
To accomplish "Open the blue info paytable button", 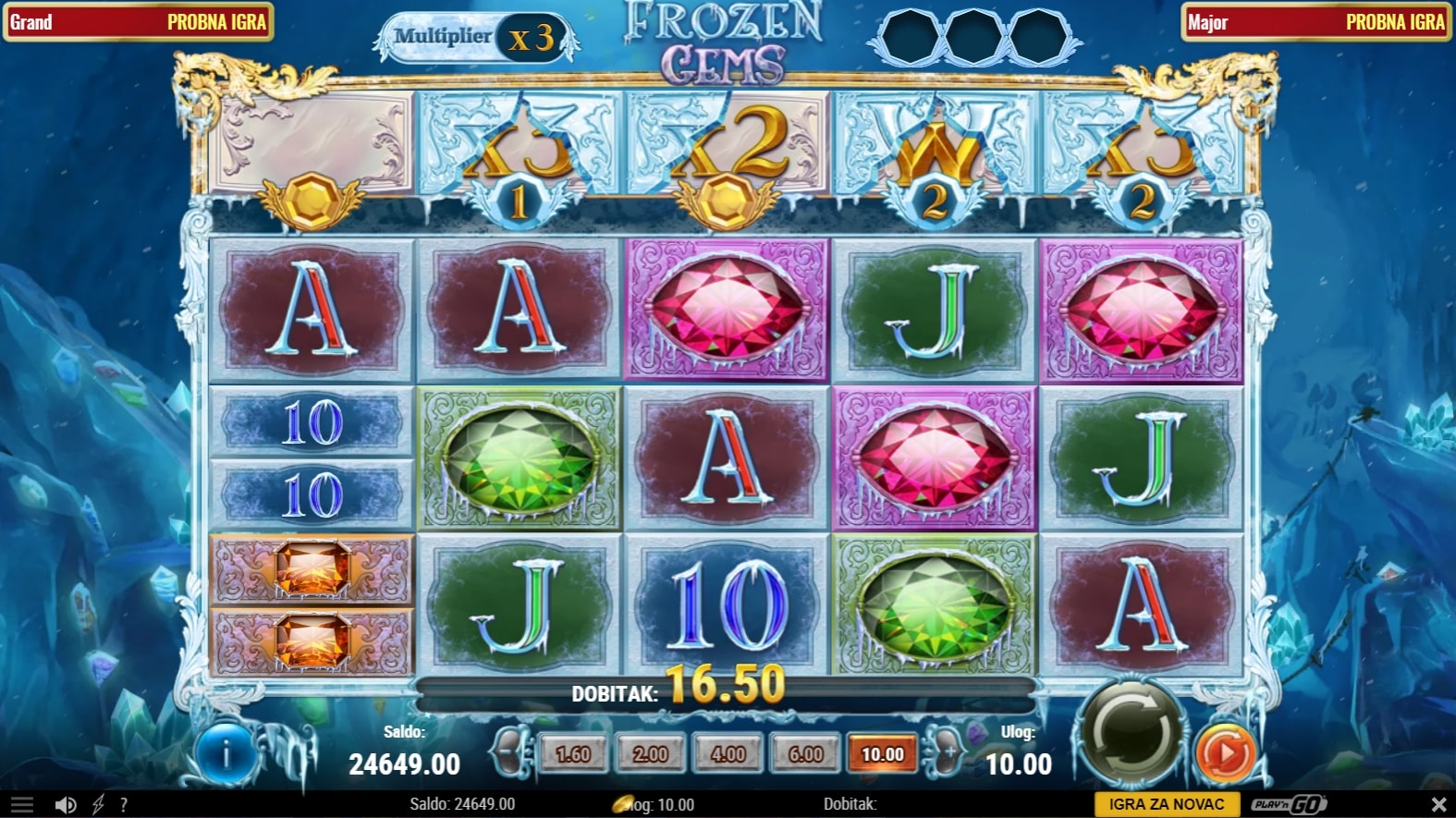I will coord(225,754).
